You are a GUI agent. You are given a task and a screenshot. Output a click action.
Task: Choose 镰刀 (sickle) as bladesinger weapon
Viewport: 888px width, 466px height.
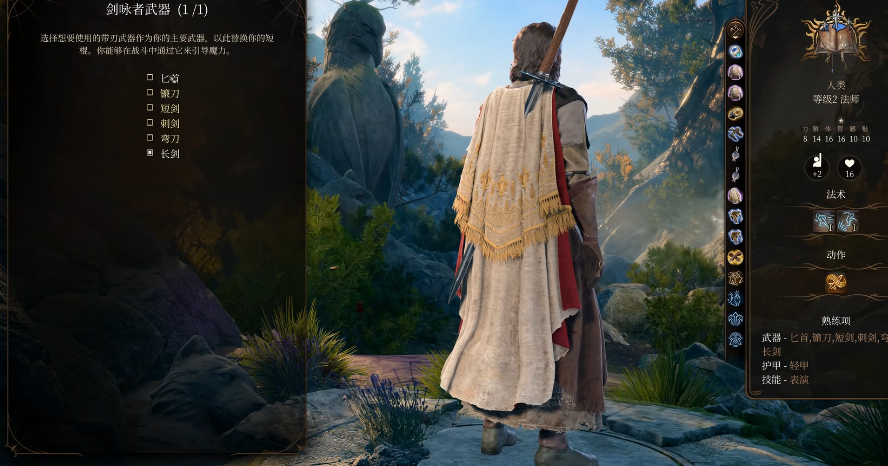coord(150,93)
